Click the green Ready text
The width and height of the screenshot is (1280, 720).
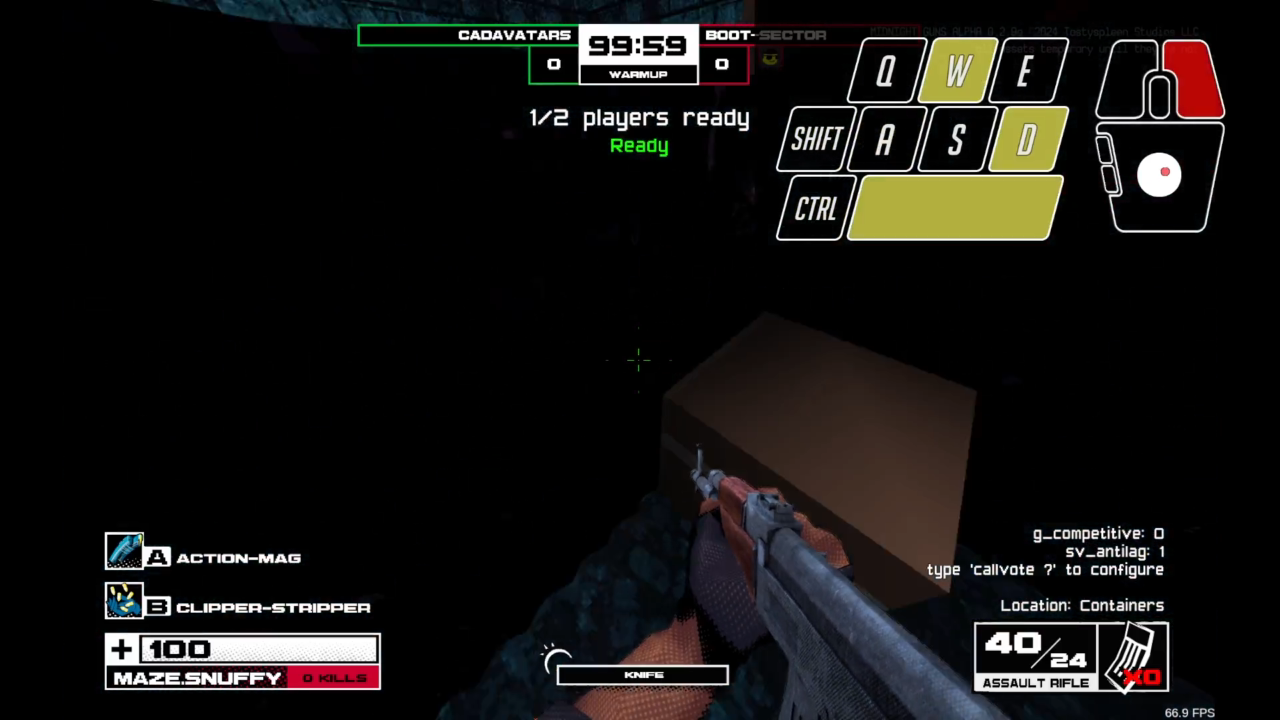tap(639, 145)
